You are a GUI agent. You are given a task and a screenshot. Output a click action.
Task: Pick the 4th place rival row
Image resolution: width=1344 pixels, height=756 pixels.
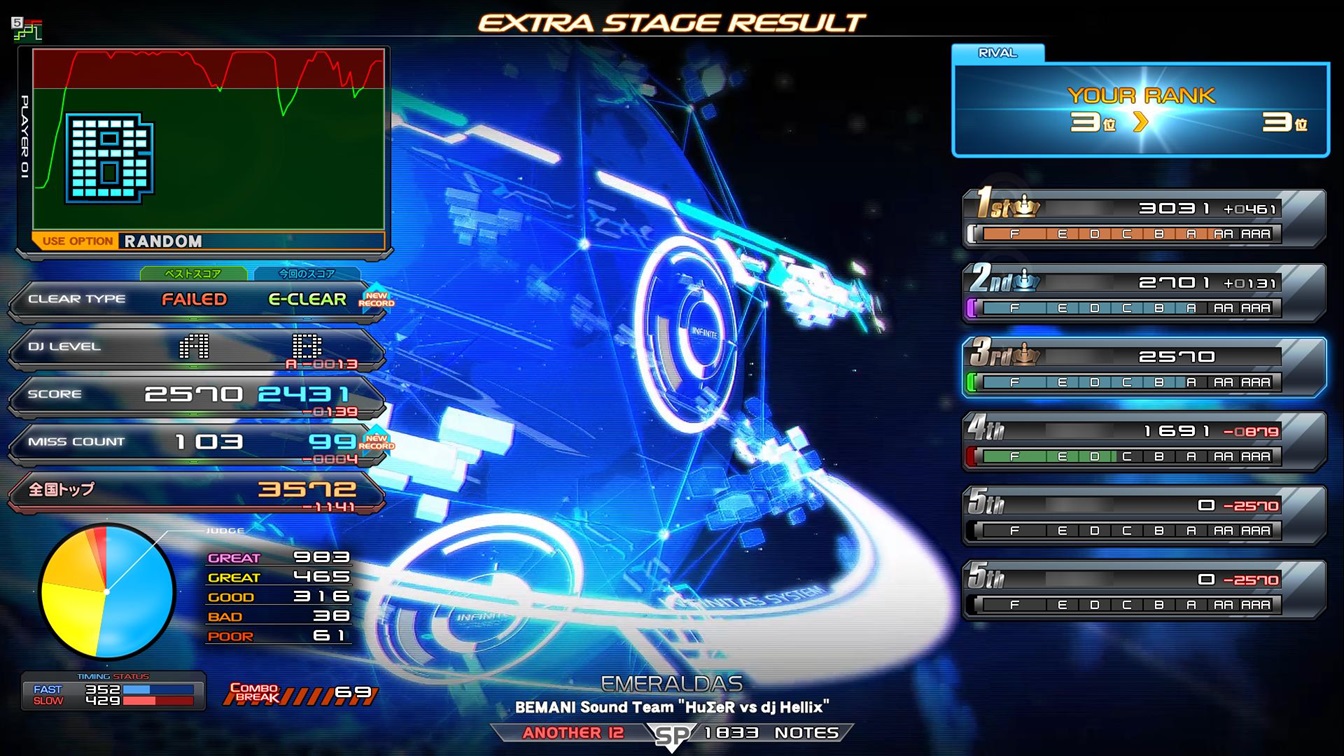(x=1144, y=442)
